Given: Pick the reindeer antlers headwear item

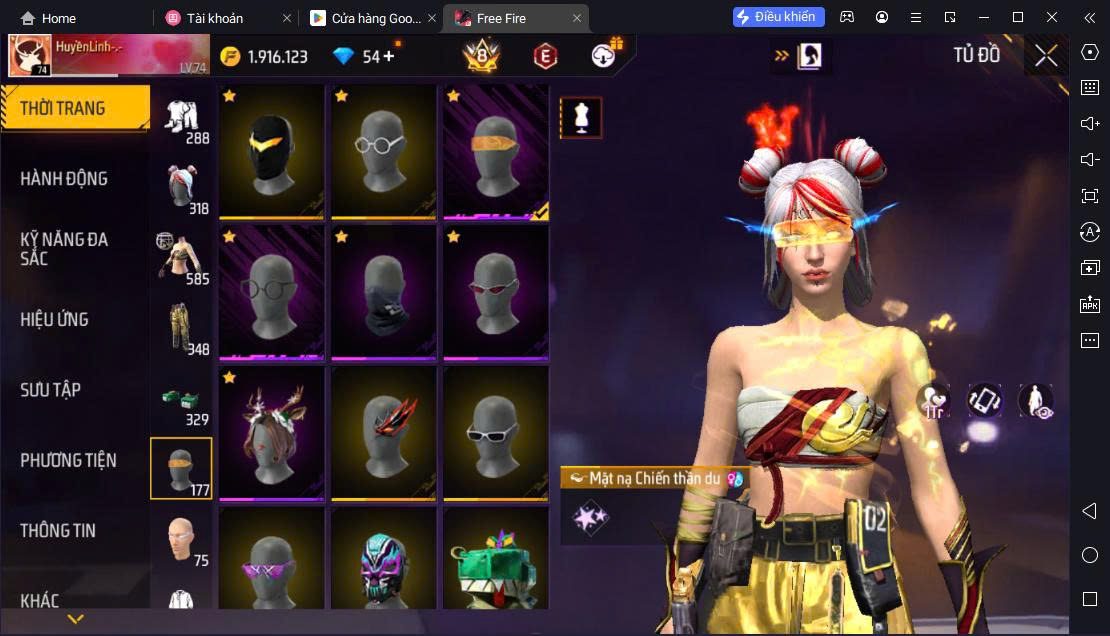Looking at the screenshot, I should coord(271,433).
